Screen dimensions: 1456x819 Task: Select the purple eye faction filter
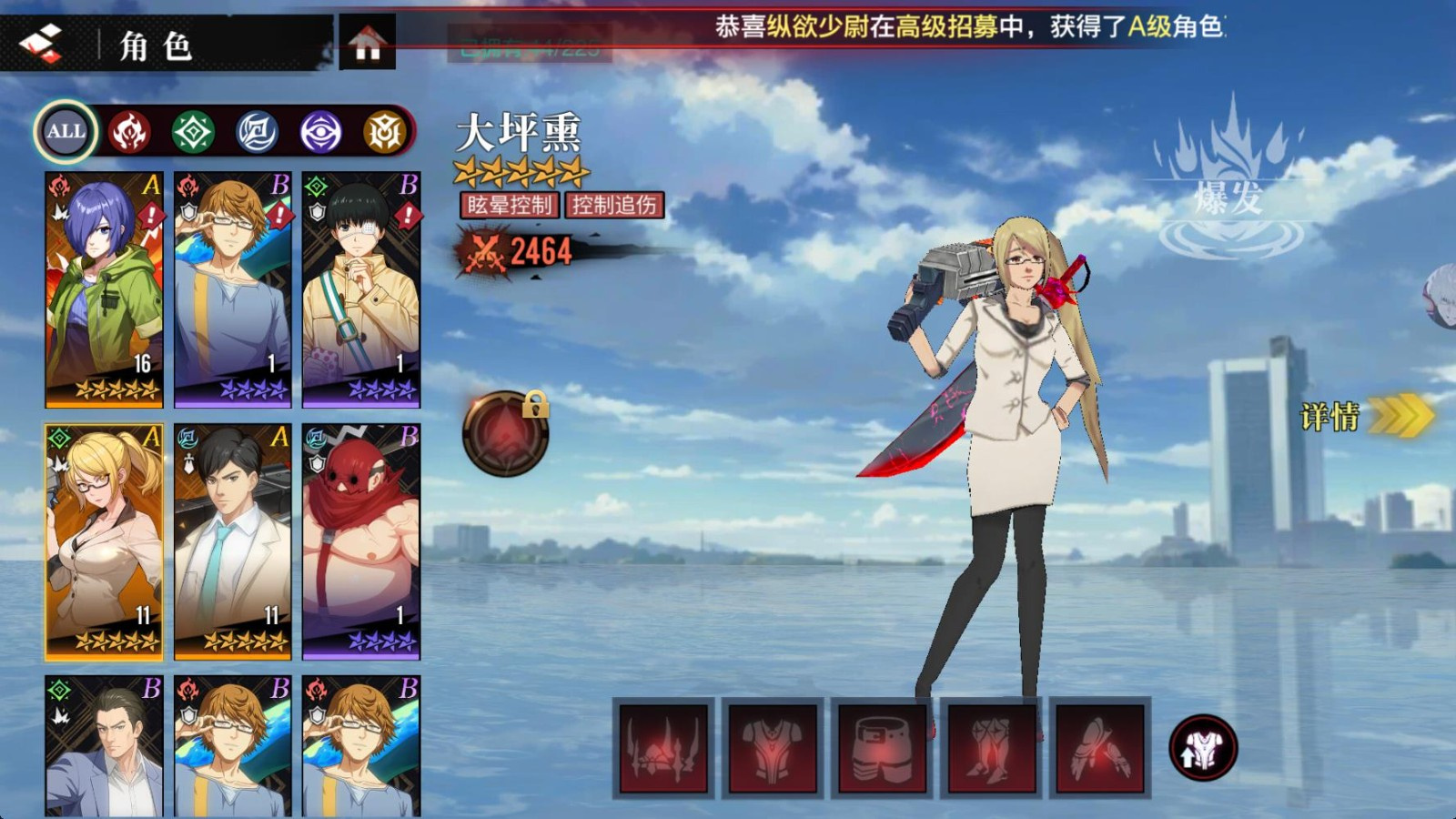[x=319, y=131]
